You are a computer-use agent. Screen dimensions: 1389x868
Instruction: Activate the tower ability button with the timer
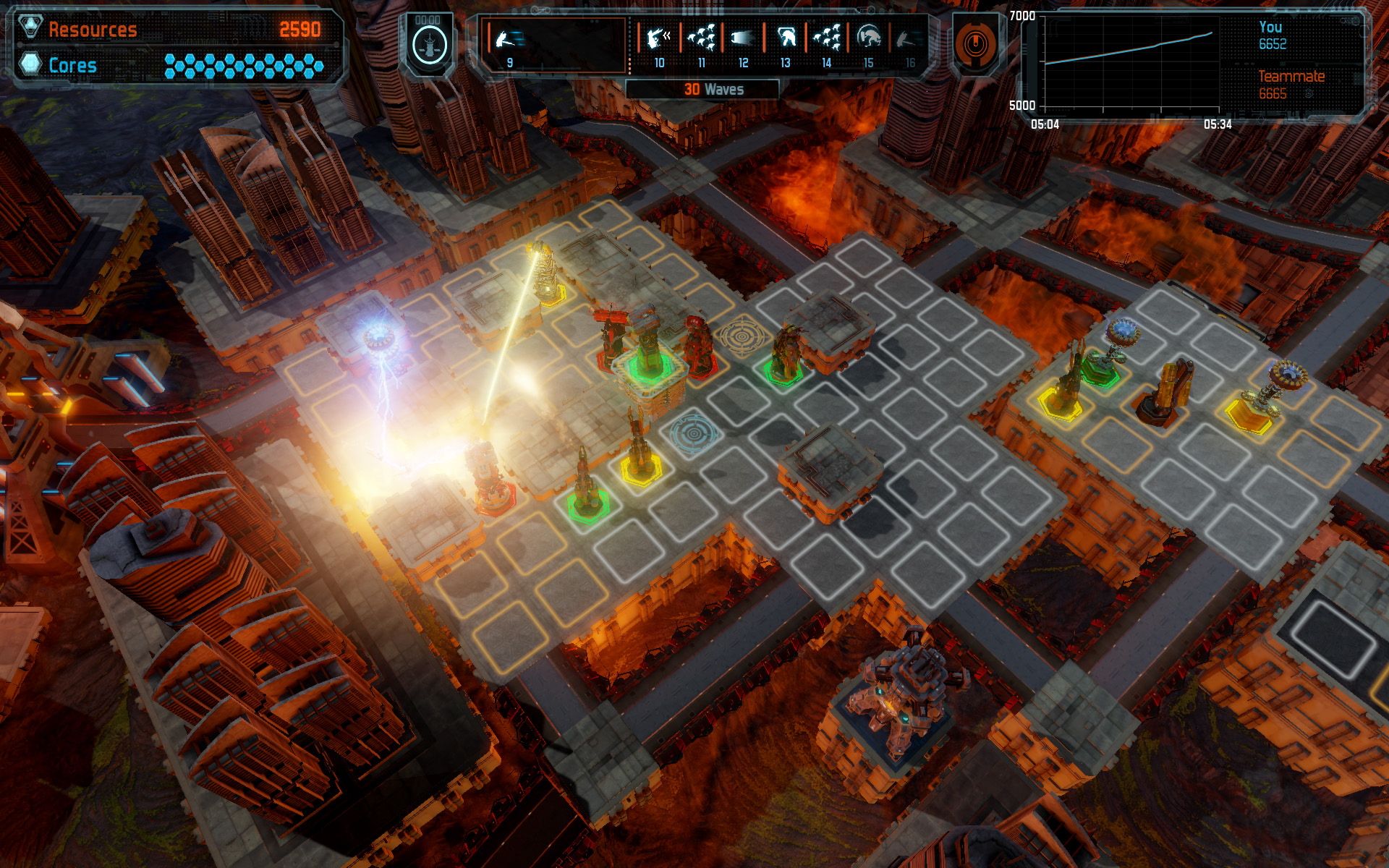pos(429,43)
